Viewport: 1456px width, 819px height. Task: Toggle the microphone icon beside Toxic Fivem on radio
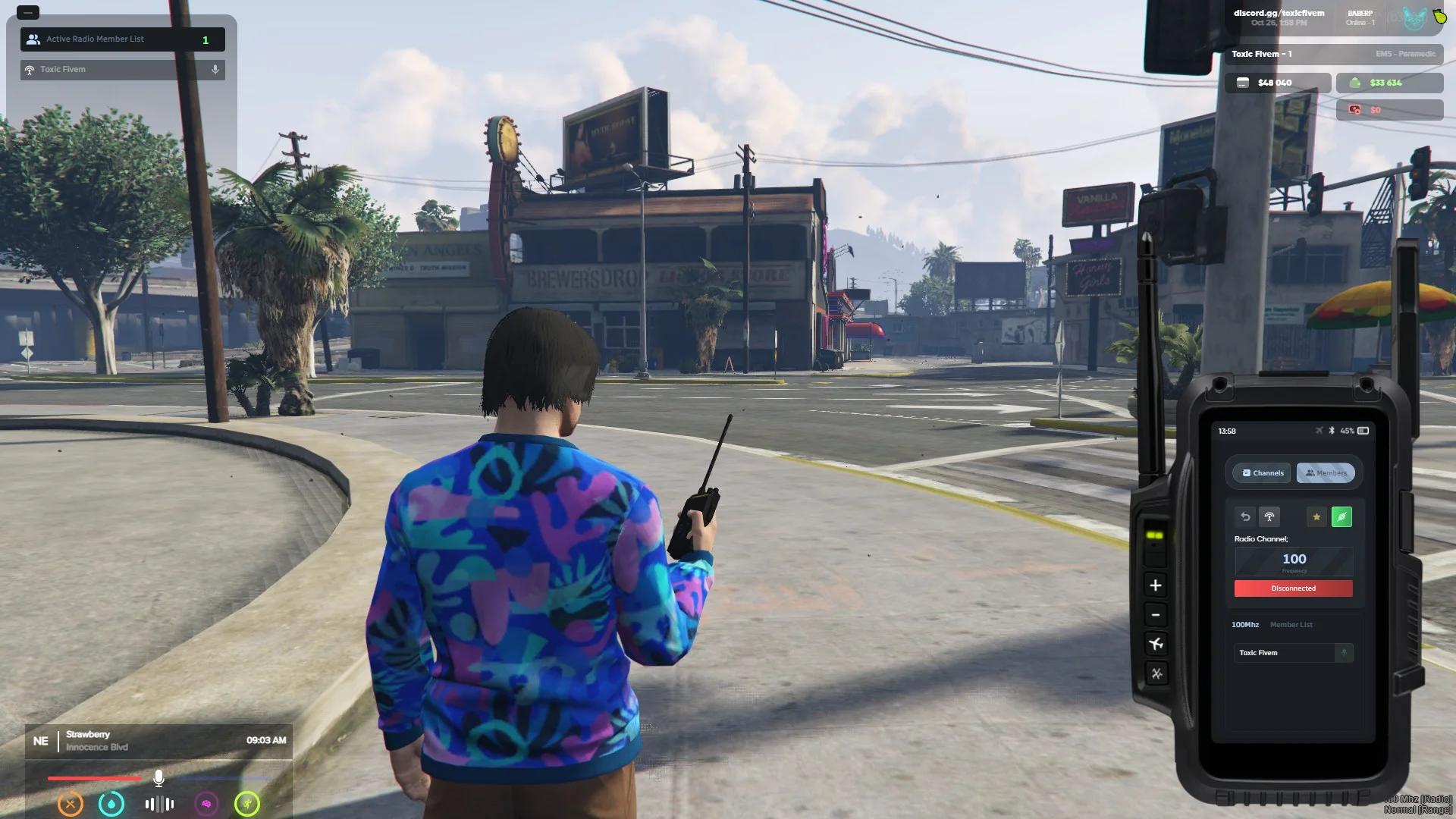pyautogui.click(x=1344, y=653)
